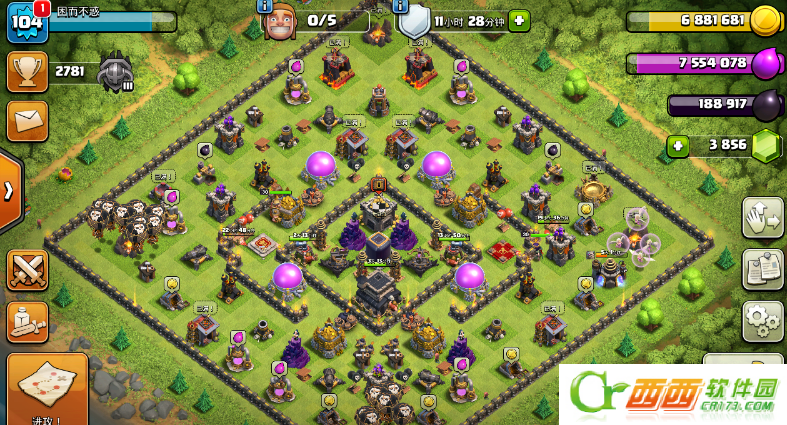This screenshot has width=787, height=425.
Task: Add shield time with the green plus
Action: pyautogui.click(x=519, y=20)
